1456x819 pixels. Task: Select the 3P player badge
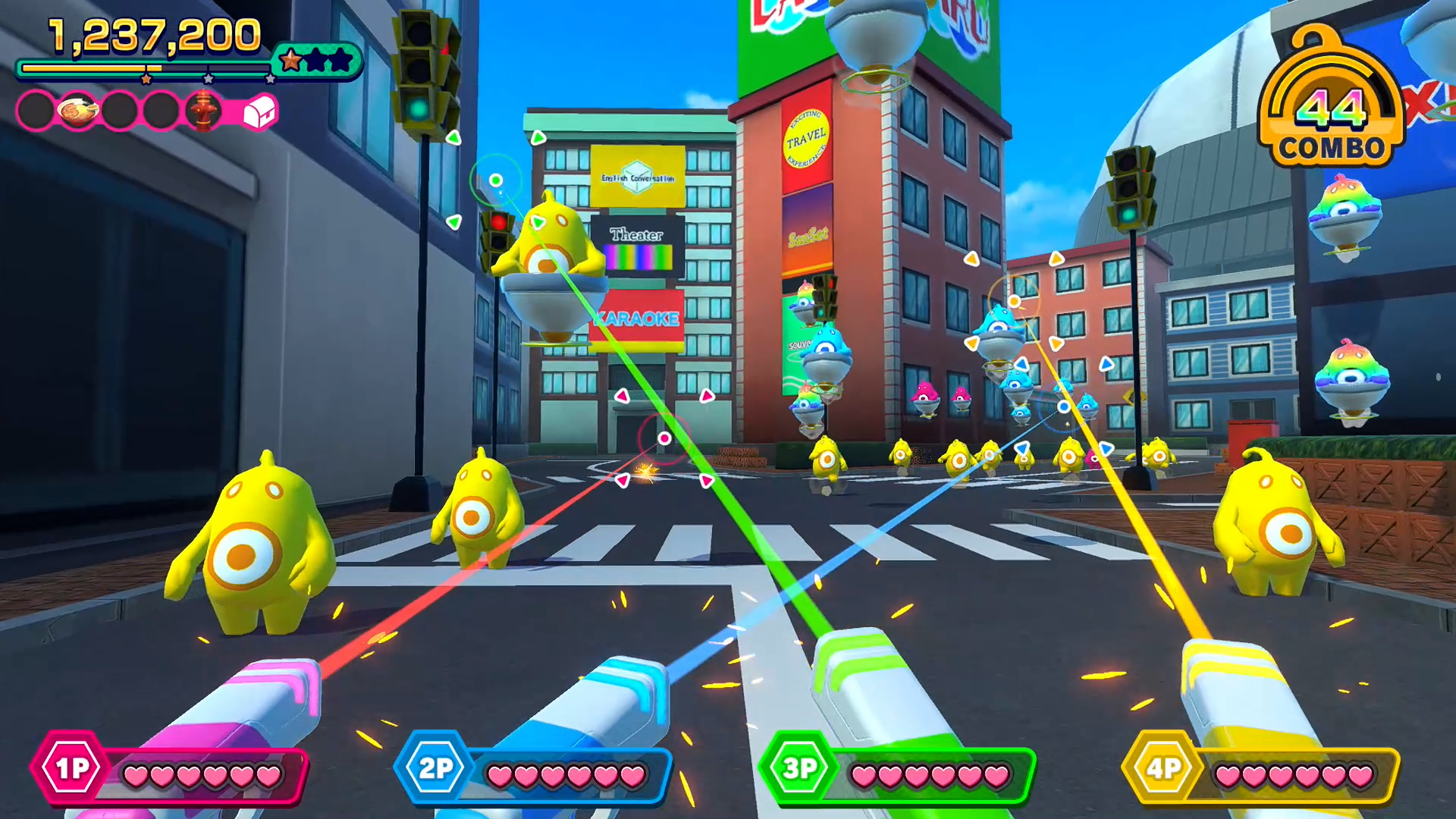[x=802, y=767]
